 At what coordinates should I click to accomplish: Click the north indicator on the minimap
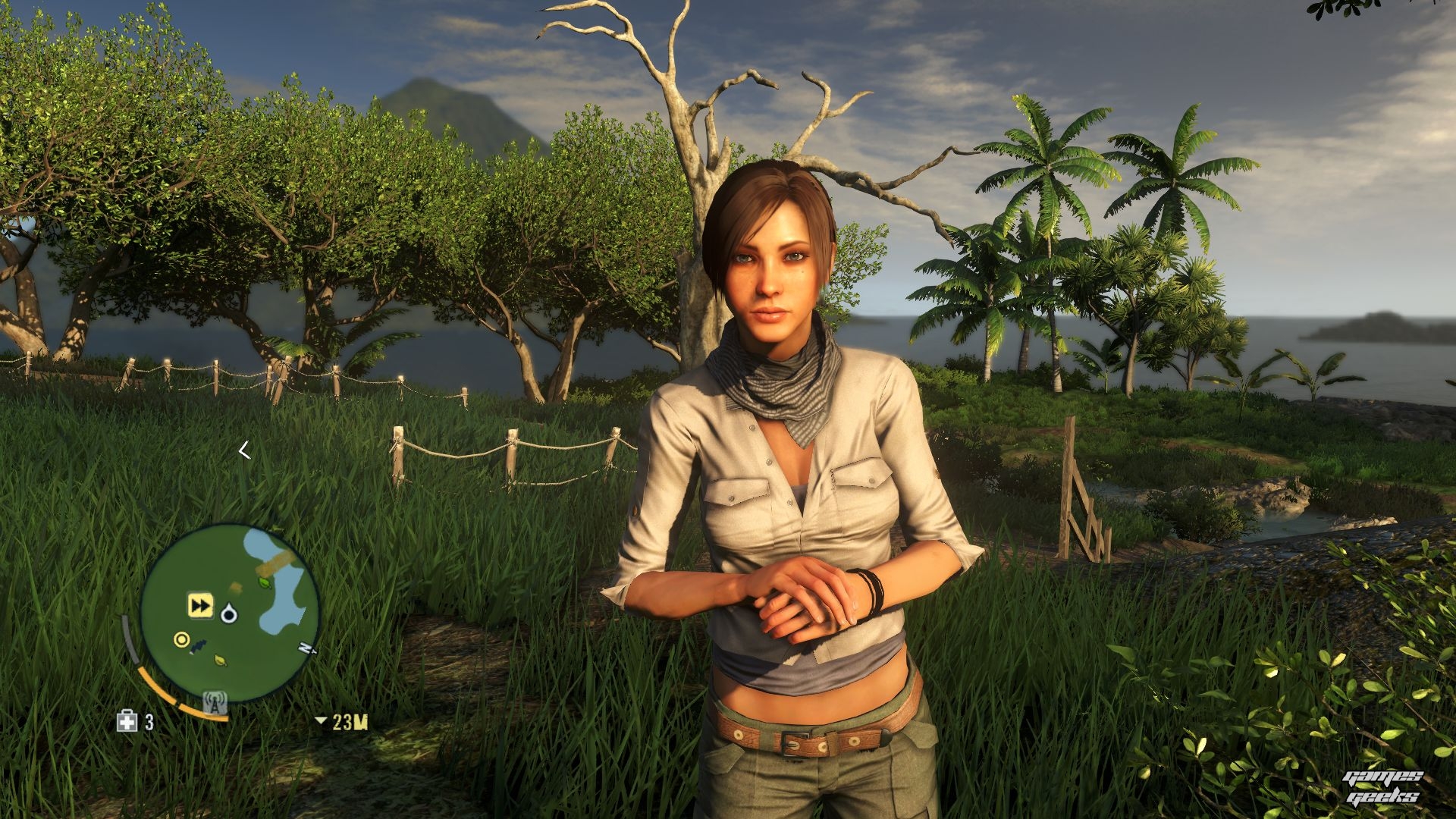pyautogui.click(x=306, y=648)
